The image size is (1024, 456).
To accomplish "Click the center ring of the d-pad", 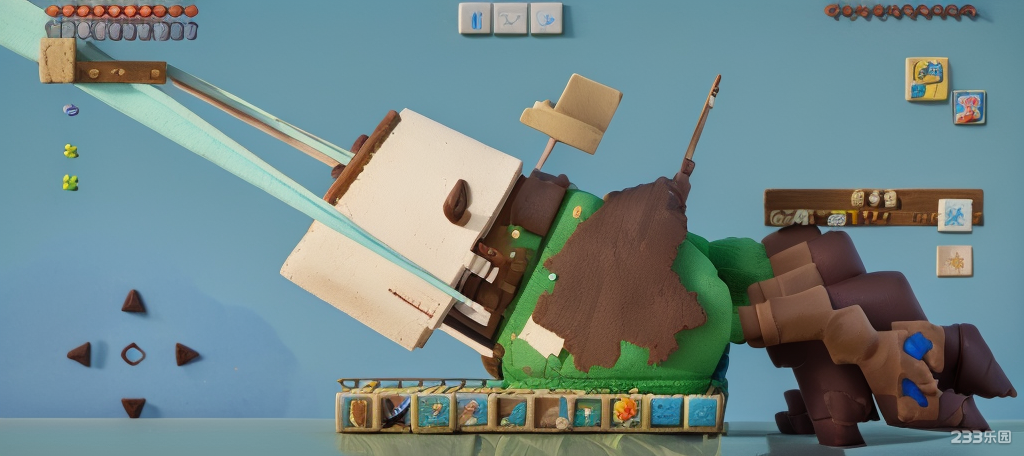I will (133, 354).
